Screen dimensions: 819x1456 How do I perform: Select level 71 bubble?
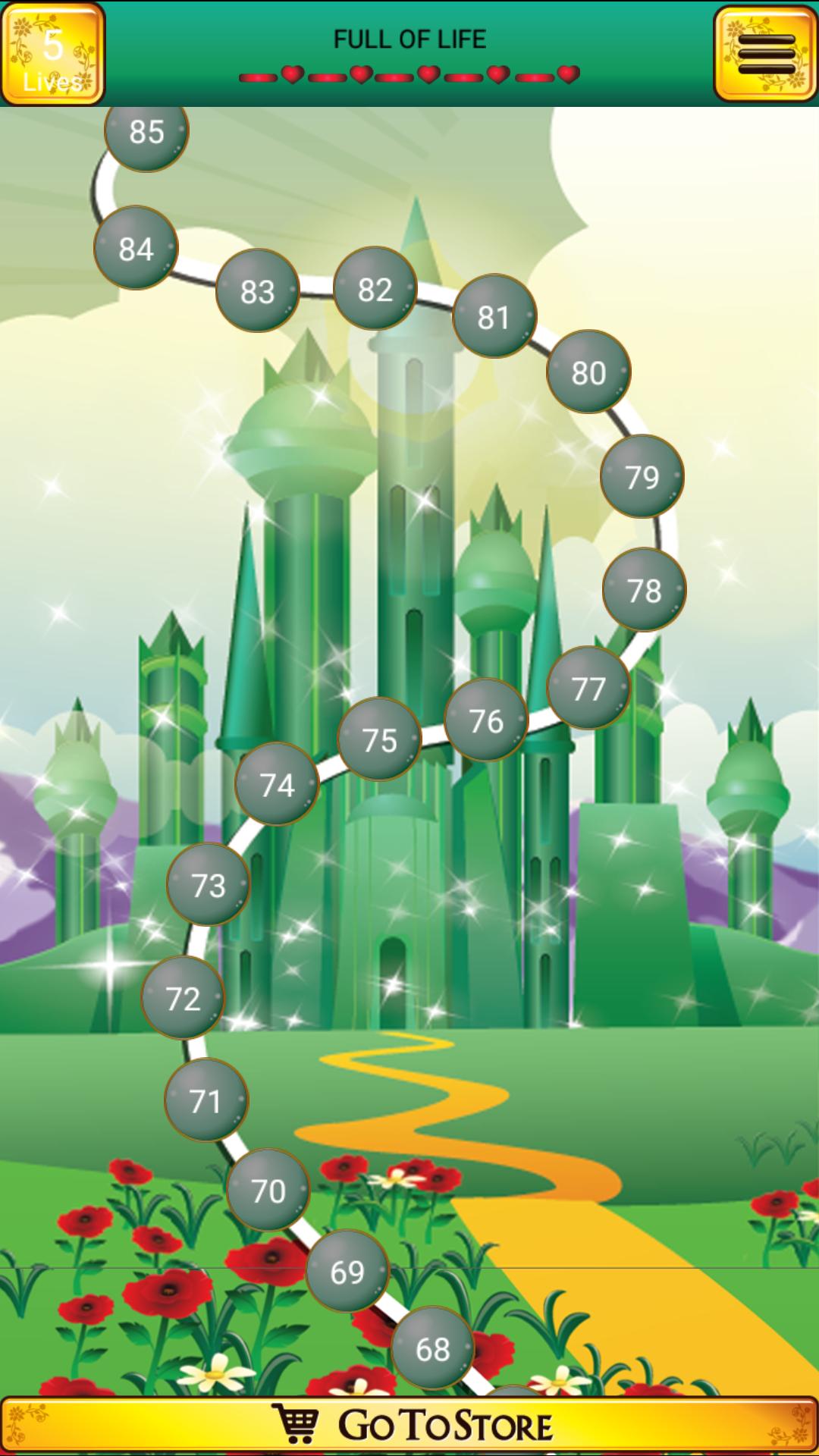[x=206, y=1100]
